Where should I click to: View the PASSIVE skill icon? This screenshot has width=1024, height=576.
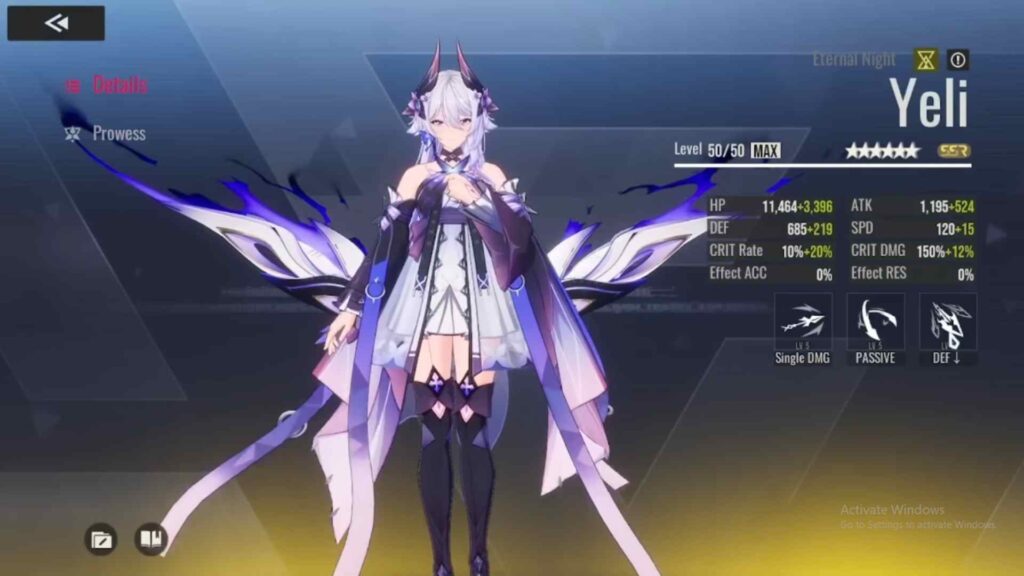pyautogui.click(x=875, y=322)
